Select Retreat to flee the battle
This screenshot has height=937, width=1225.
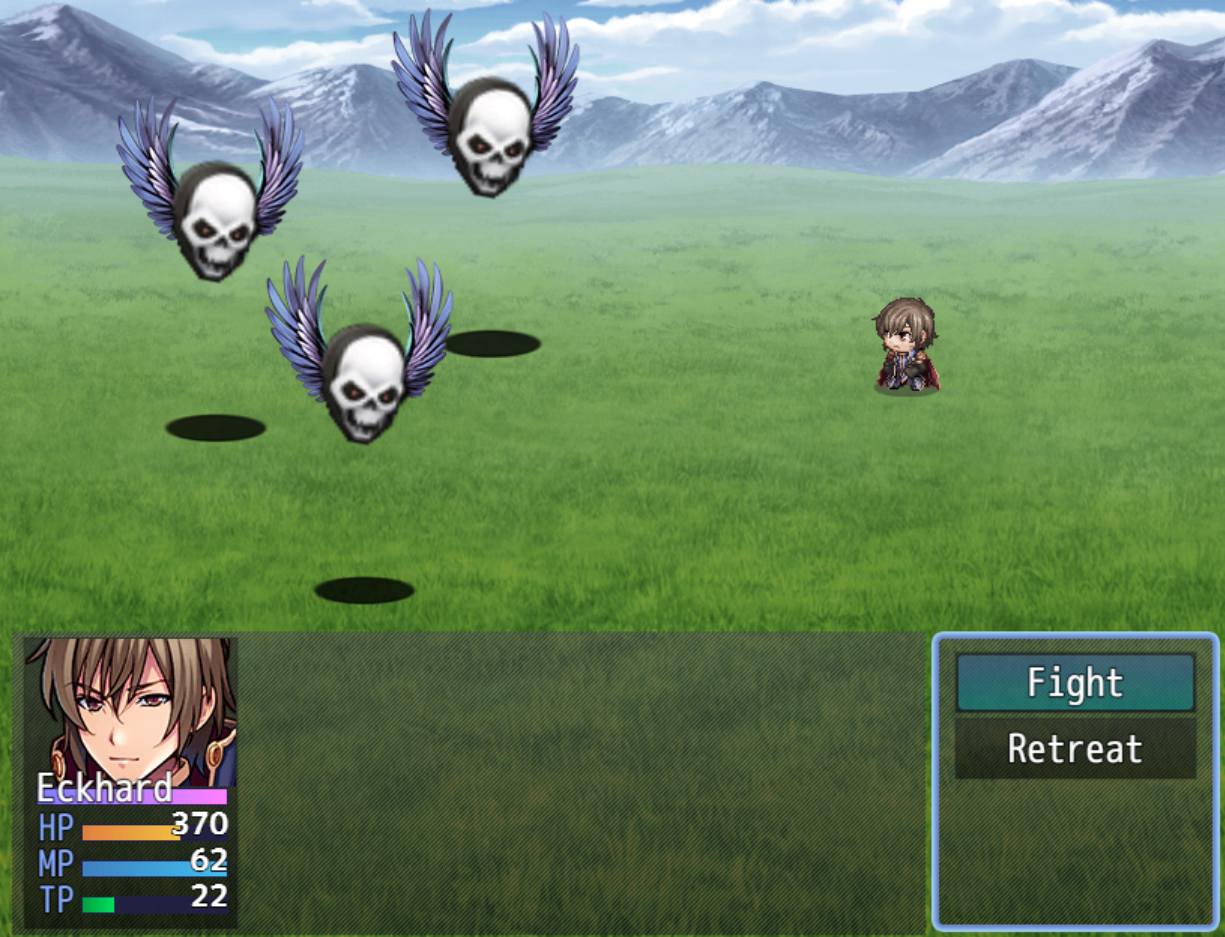[1075, 749]
